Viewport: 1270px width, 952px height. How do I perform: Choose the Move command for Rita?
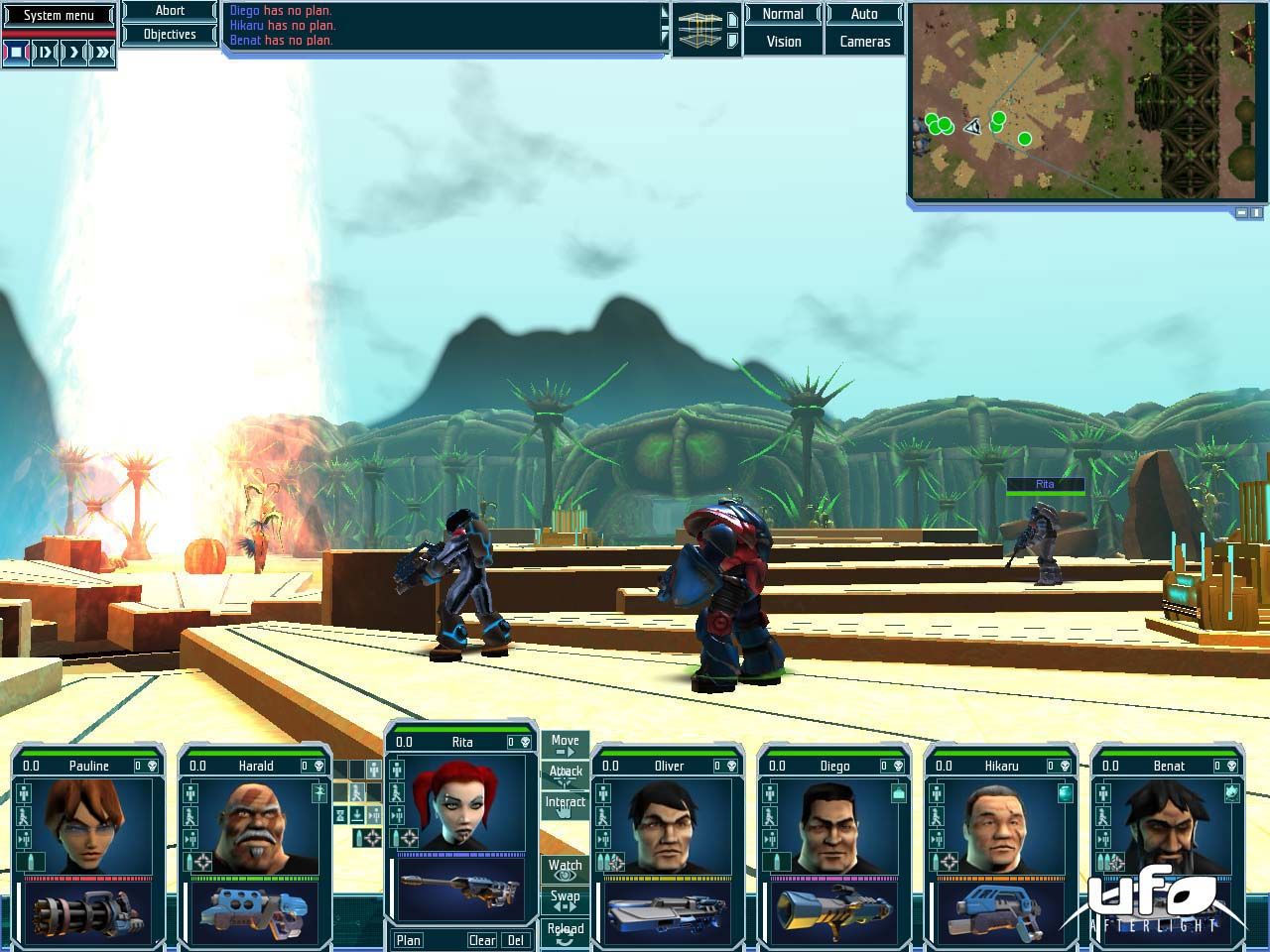(565, 745)
